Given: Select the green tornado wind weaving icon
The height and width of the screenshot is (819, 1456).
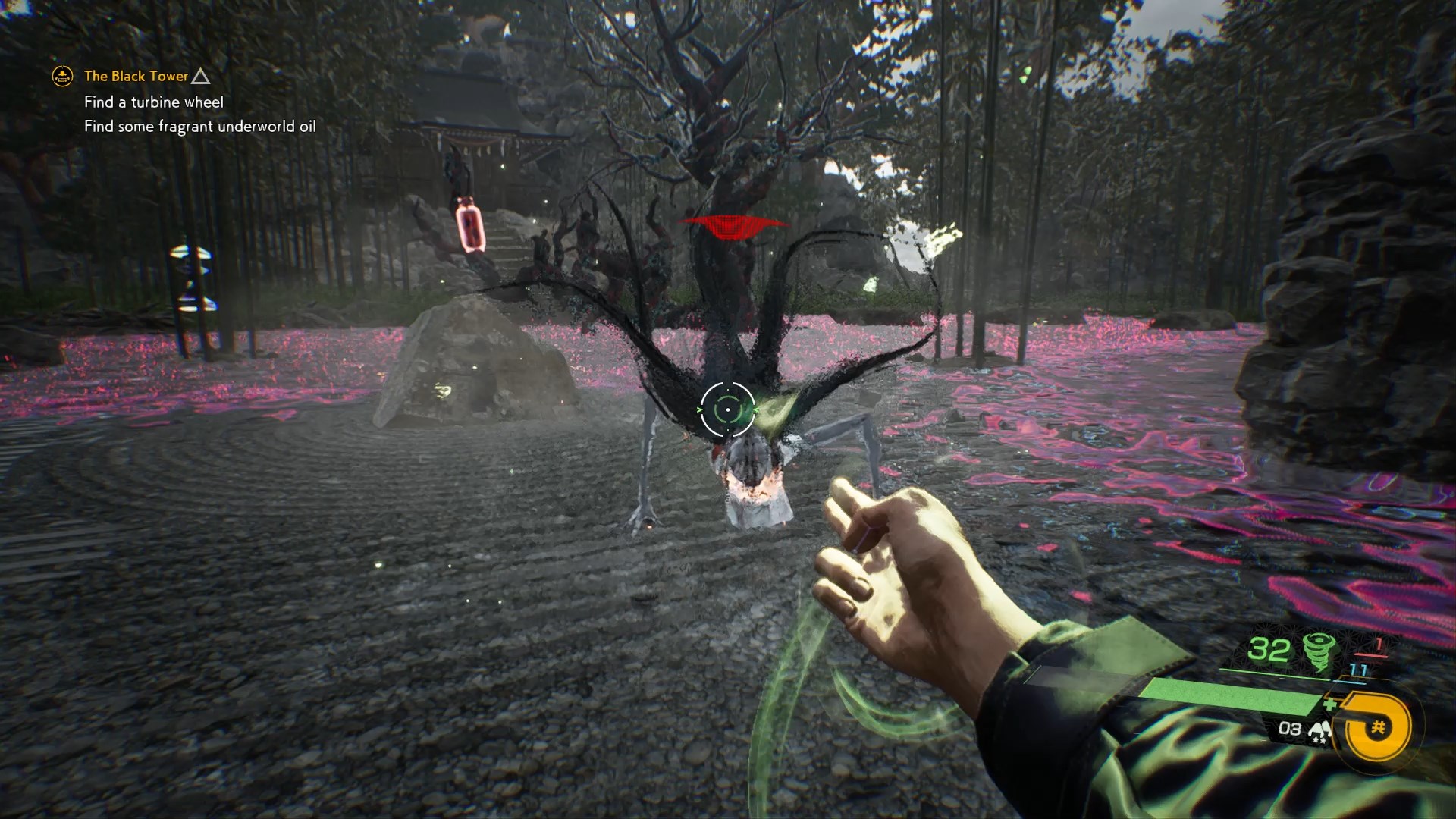Looking at the screenshot, I should pos(1320,651).
